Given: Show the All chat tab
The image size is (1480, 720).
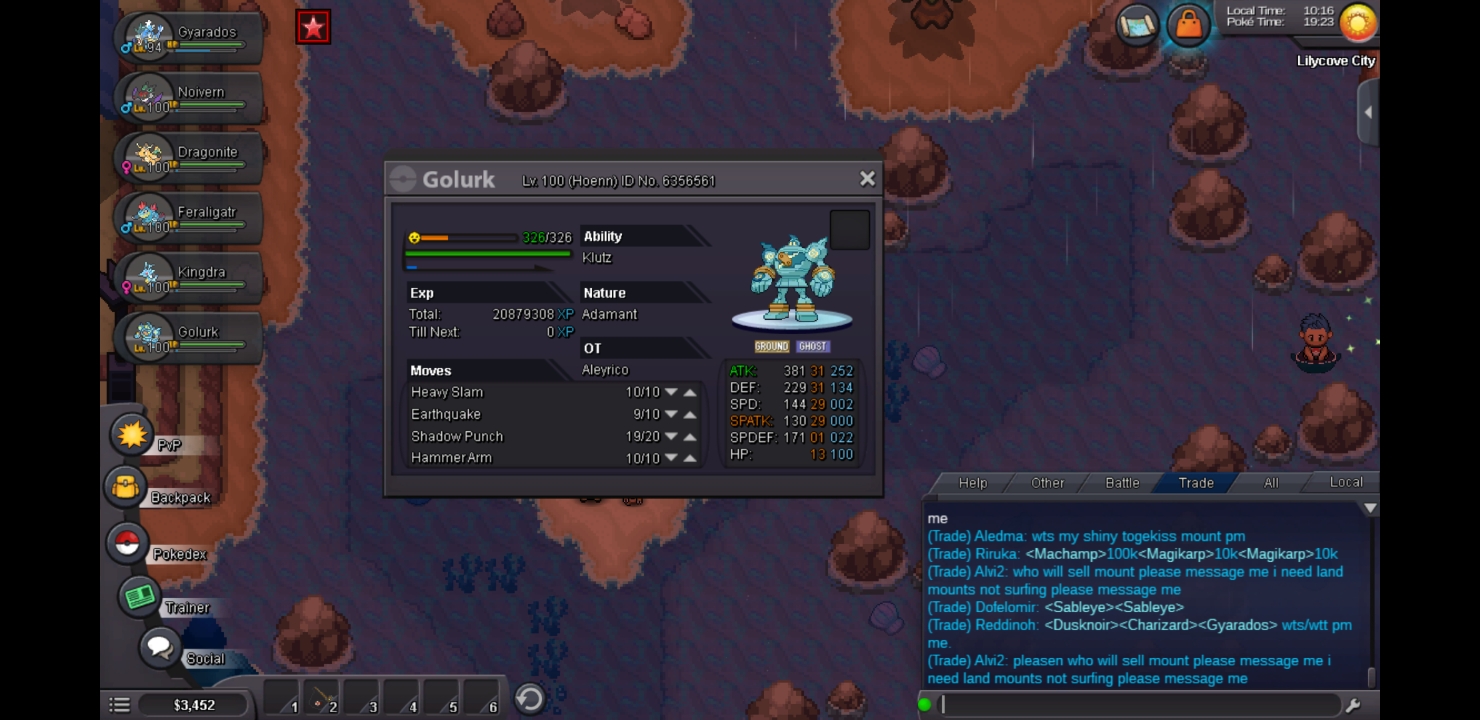Looking at the screenshot, I should pyautogui.click(x=1271, y=483).
